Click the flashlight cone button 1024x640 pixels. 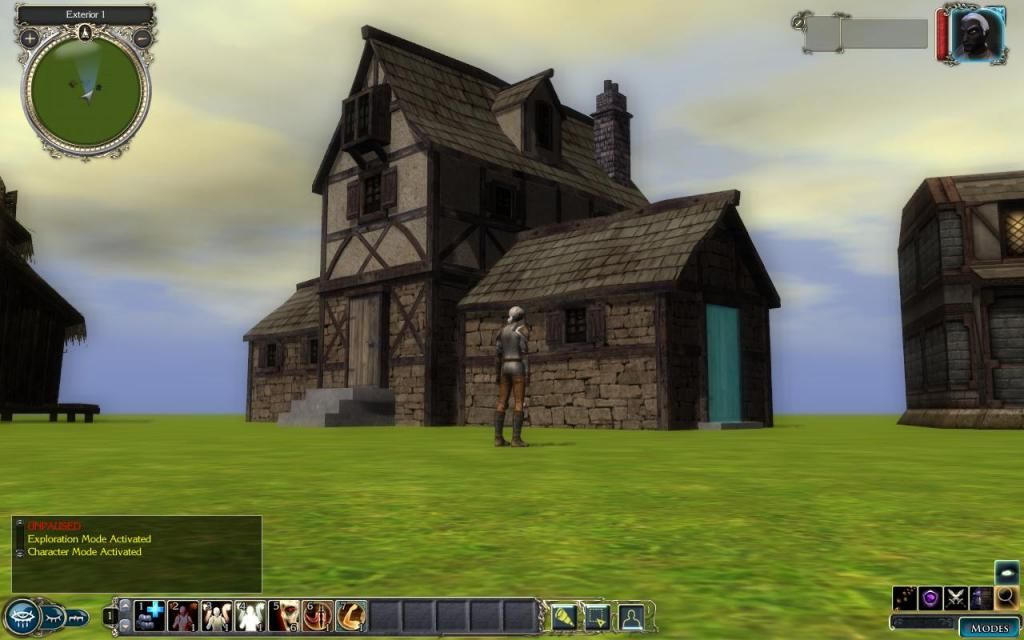pos(565,617)
